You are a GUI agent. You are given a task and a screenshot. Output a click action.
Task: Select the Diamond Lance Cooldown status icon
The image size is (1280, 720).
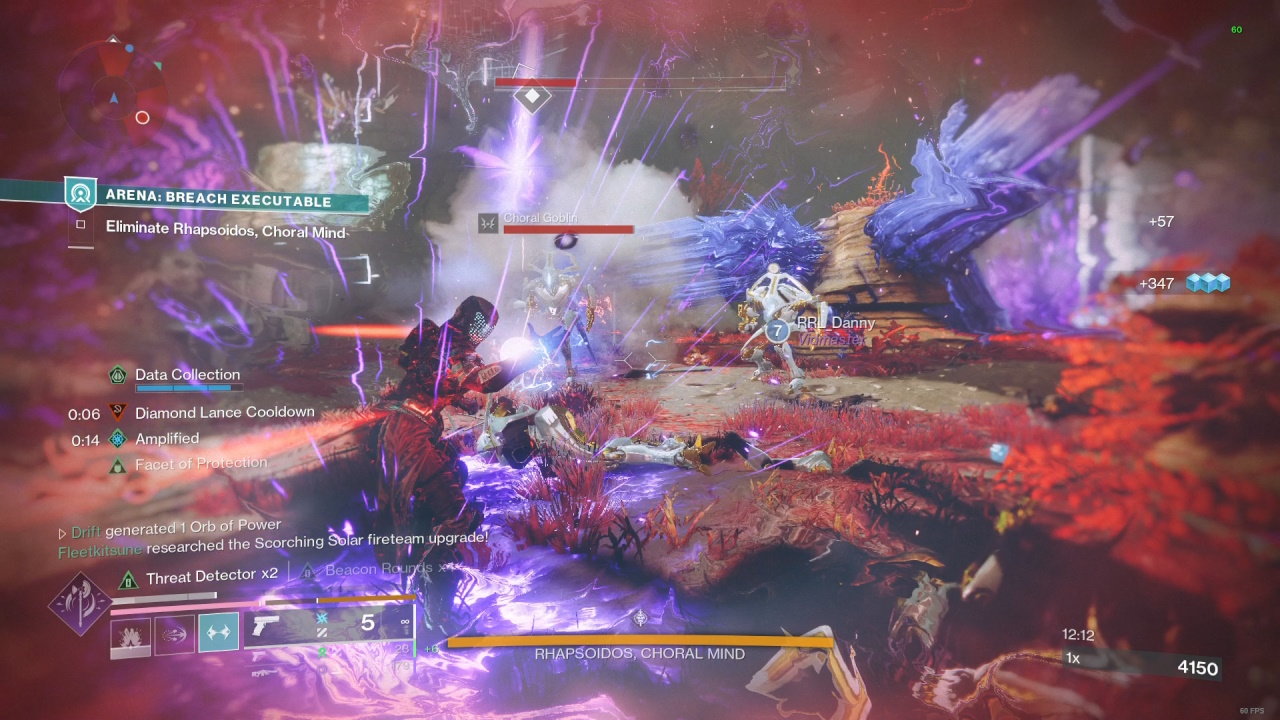point(118,412)
